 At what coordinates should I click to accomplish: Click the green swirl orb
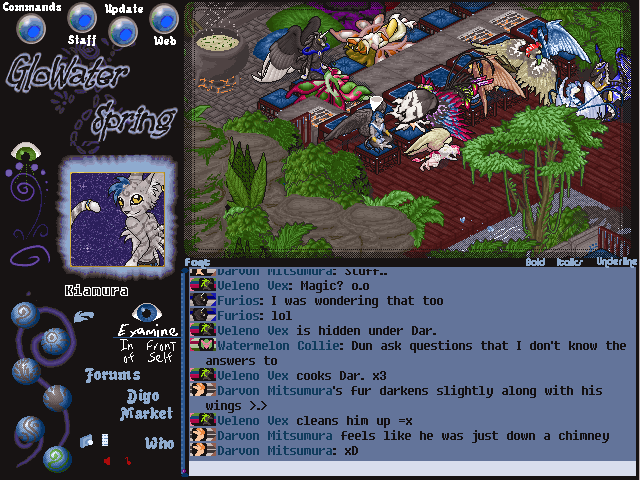coord(55,458)
